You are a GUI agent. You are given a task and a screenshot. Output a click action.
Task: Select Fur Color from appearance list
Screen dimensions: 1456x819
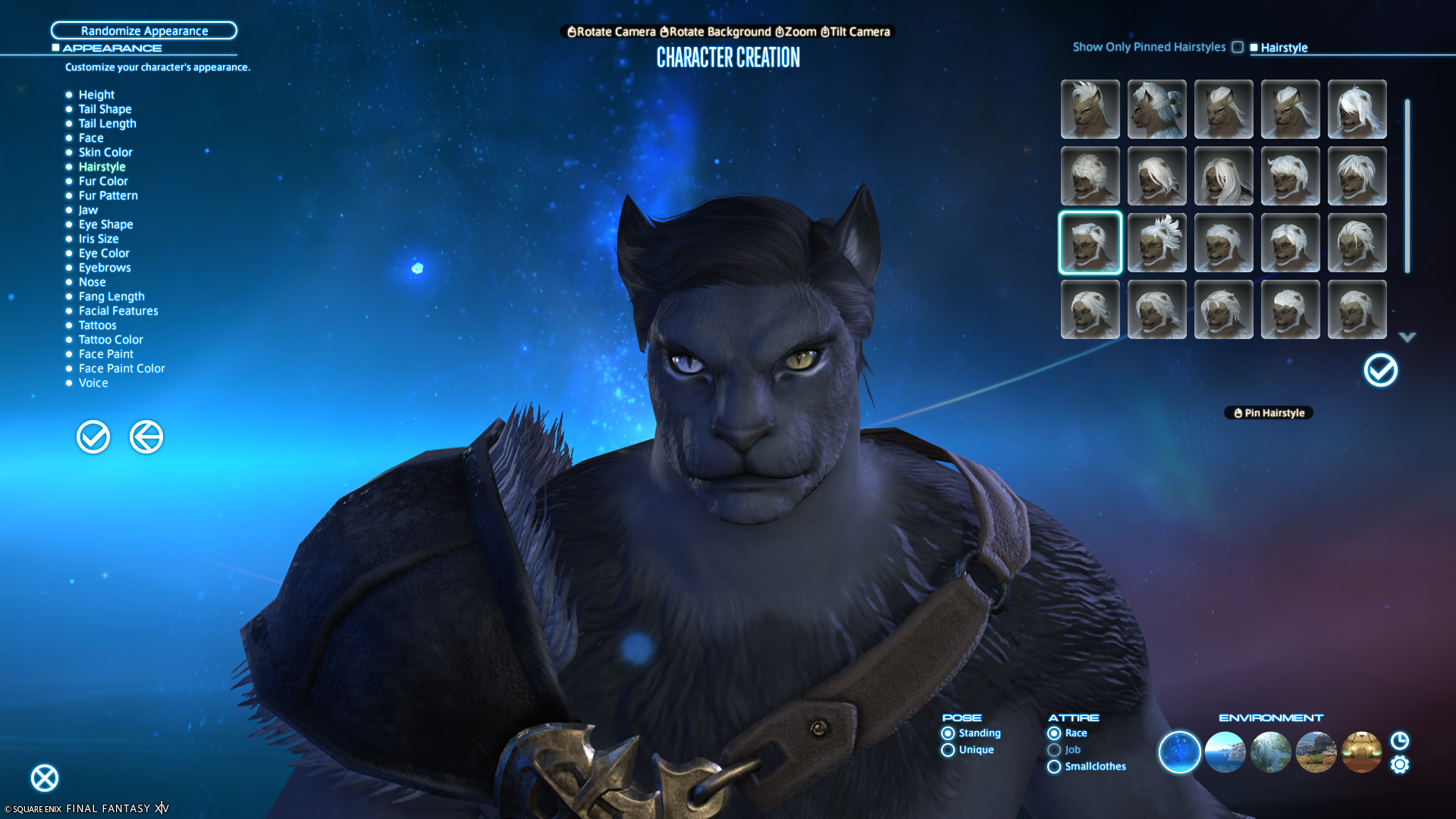pos(103,181)
